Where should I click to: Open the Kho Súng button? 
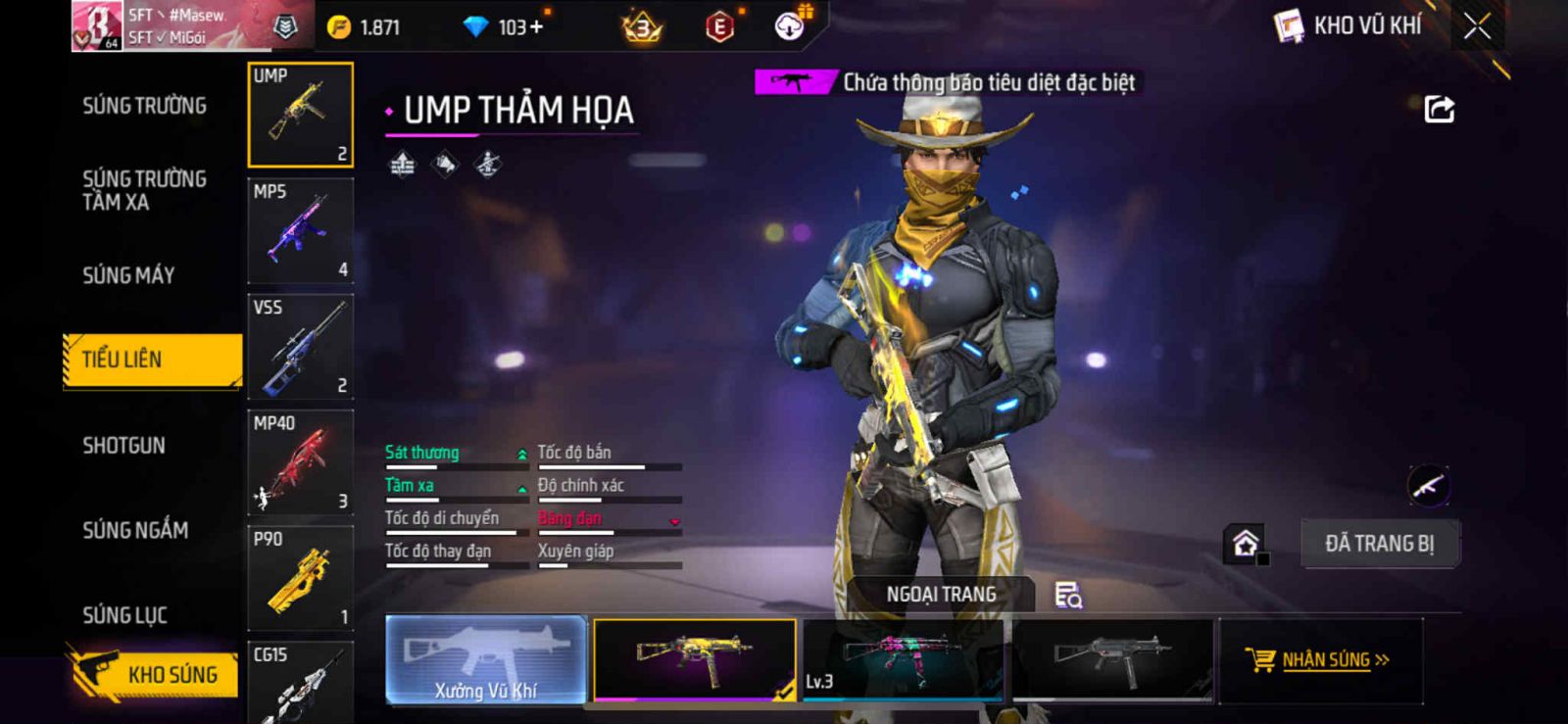(x=155, y=674)
